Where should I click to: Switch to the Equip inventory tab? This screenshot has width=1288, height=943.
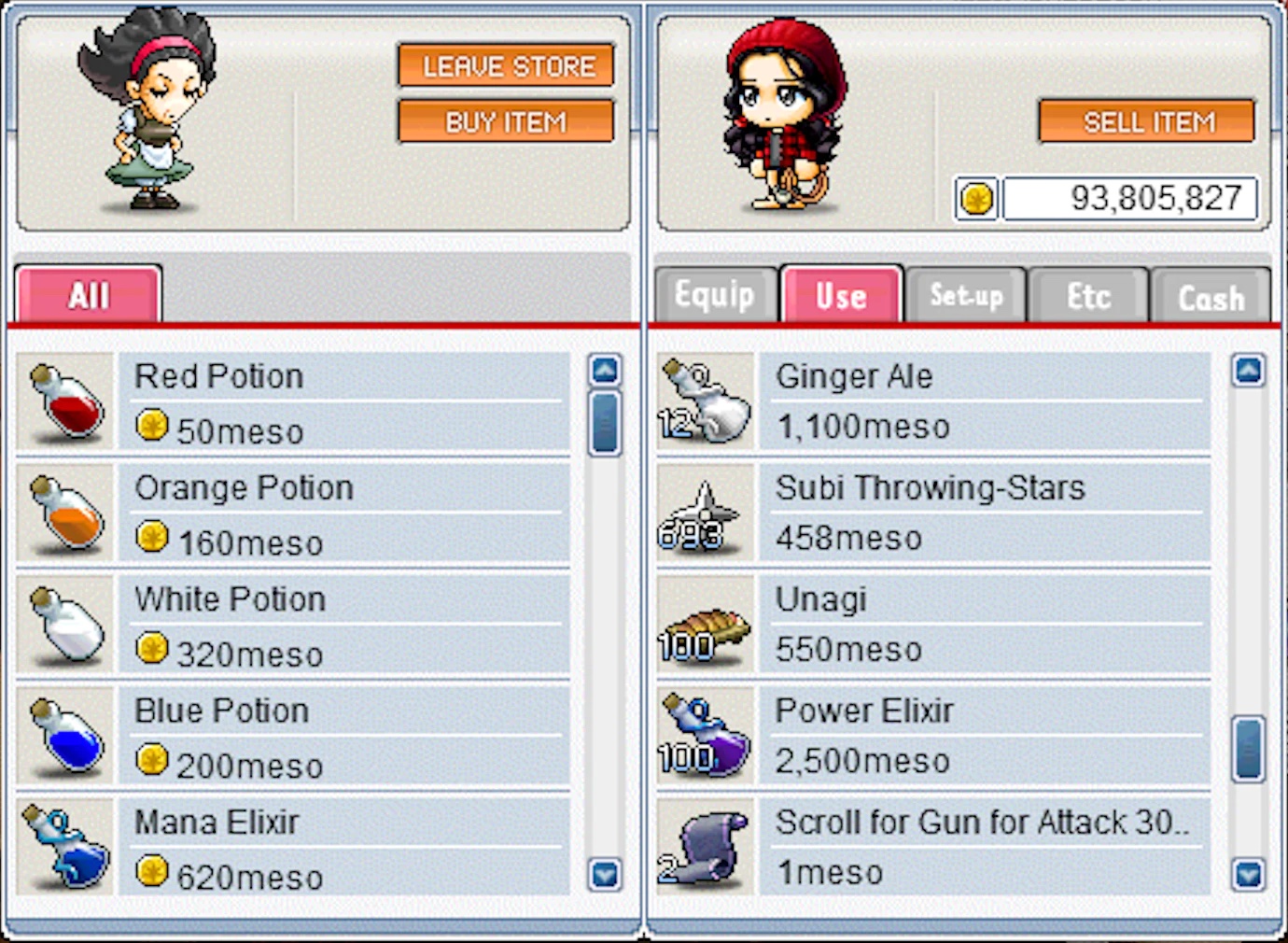coord(715,296)
